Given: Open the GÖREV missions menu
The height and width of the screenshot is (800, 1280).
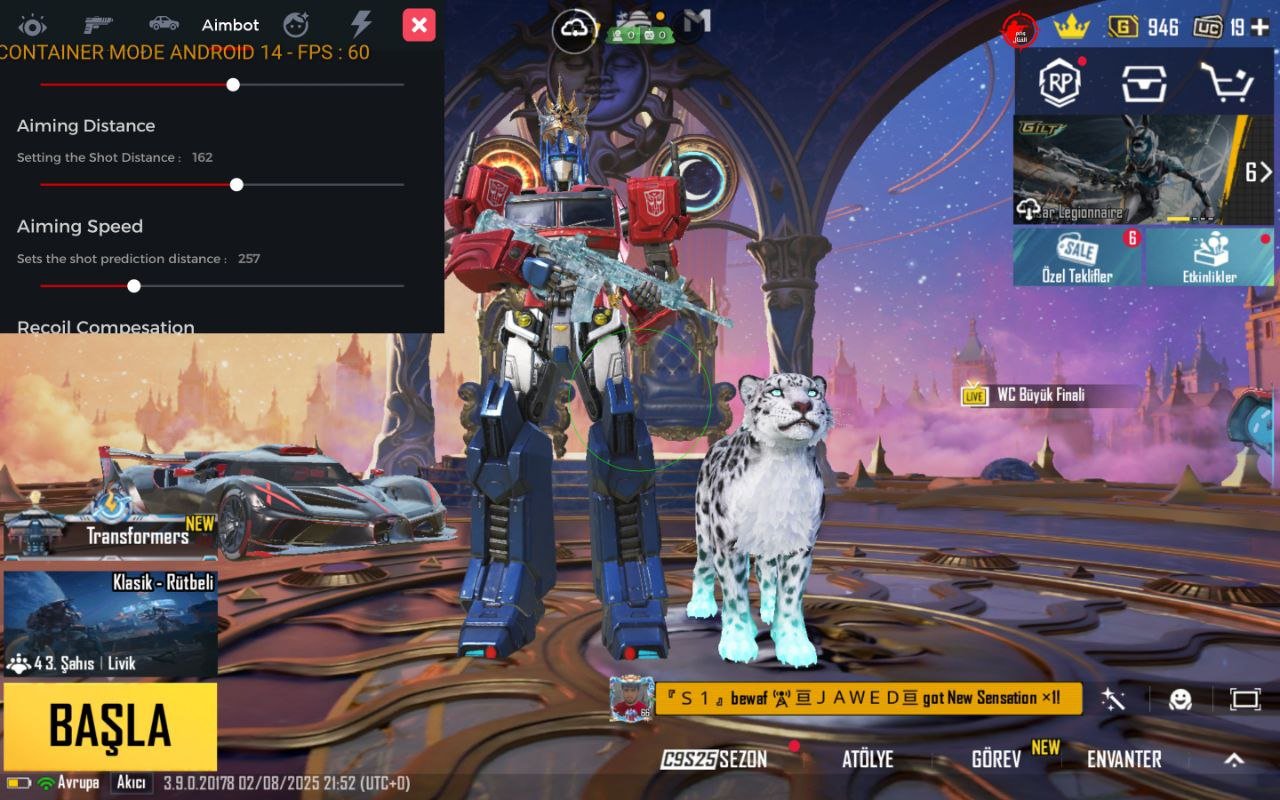Looking at the screenshot, I should point(996,759).
